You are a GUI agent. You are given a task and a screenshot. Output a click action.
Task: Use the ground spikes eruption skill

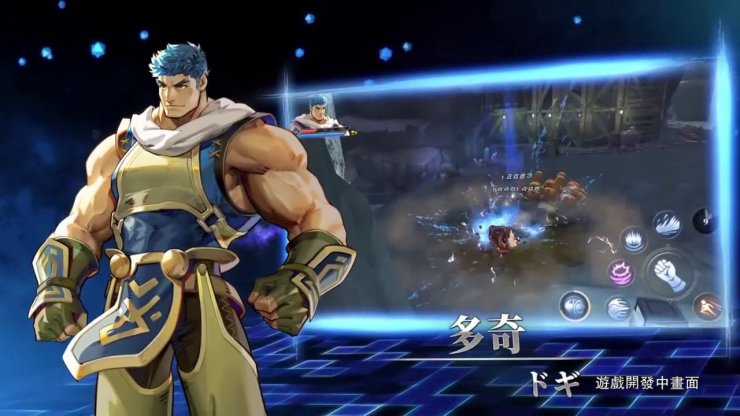[x=634, y=239]
